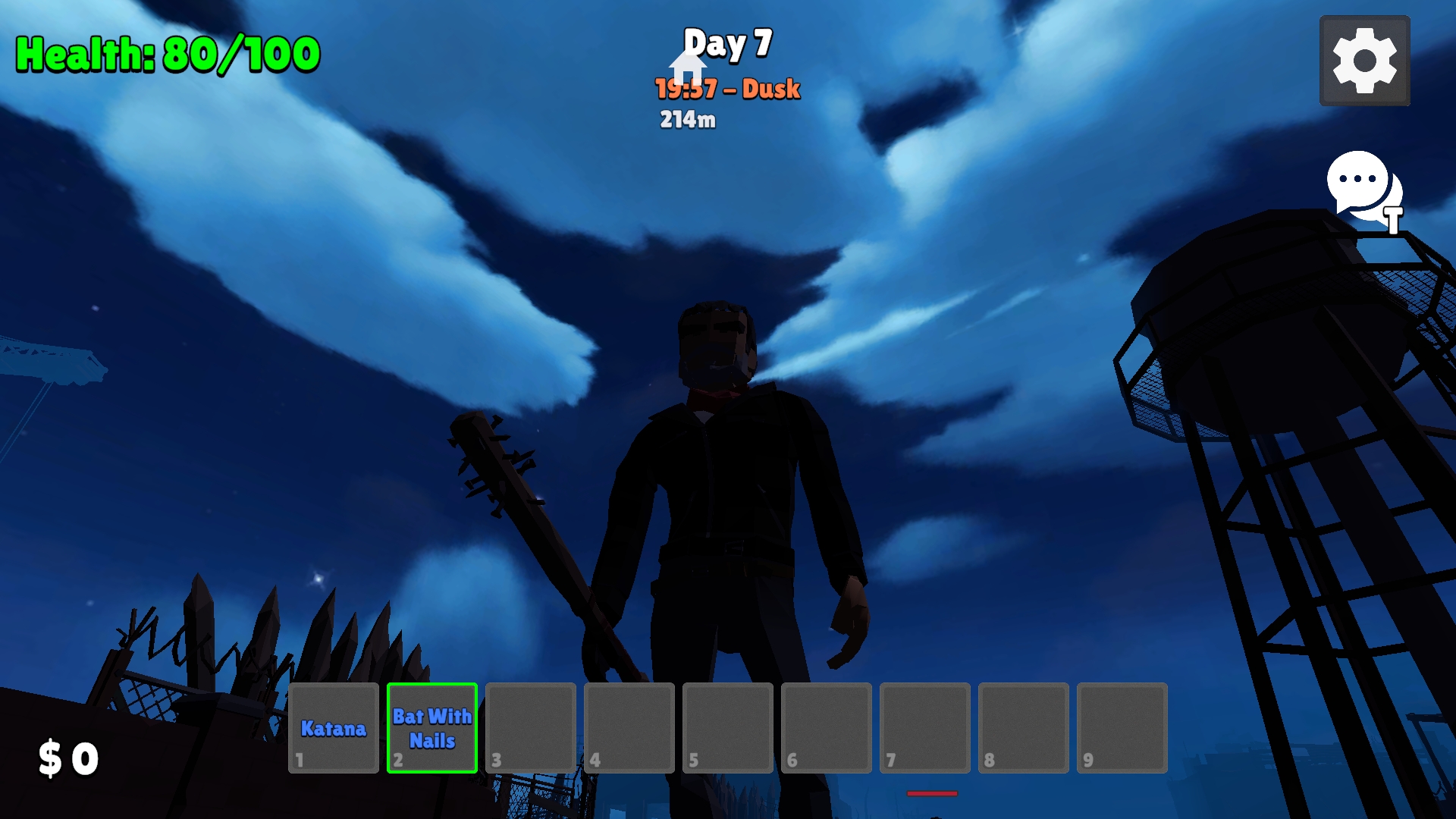The width and height of the screenshot is (1456, 819).
Task: Select hotbar slot 5
Action: [727, 728]
